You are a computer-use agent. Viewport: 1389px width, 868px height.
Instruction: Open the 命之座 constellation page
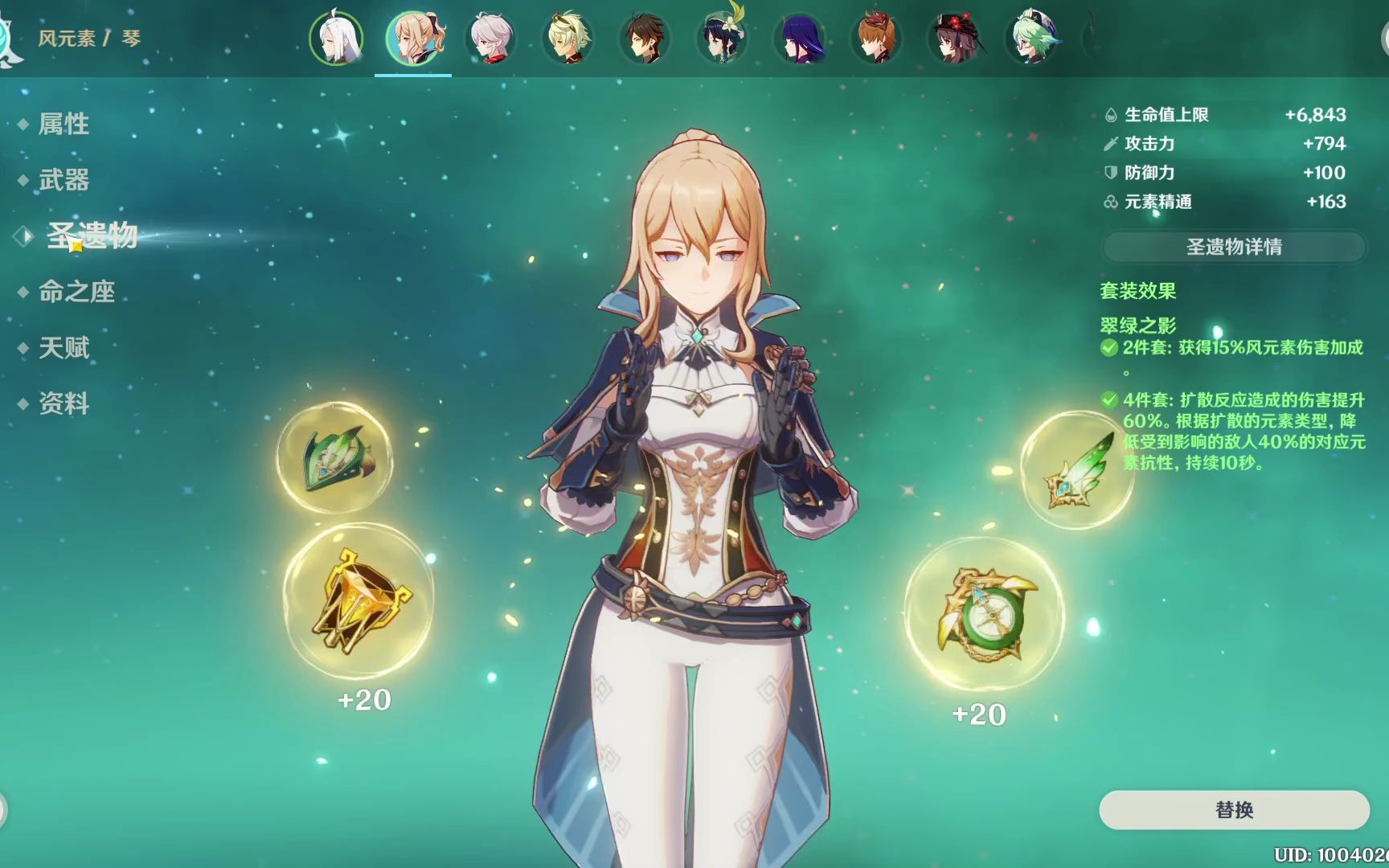76,292
